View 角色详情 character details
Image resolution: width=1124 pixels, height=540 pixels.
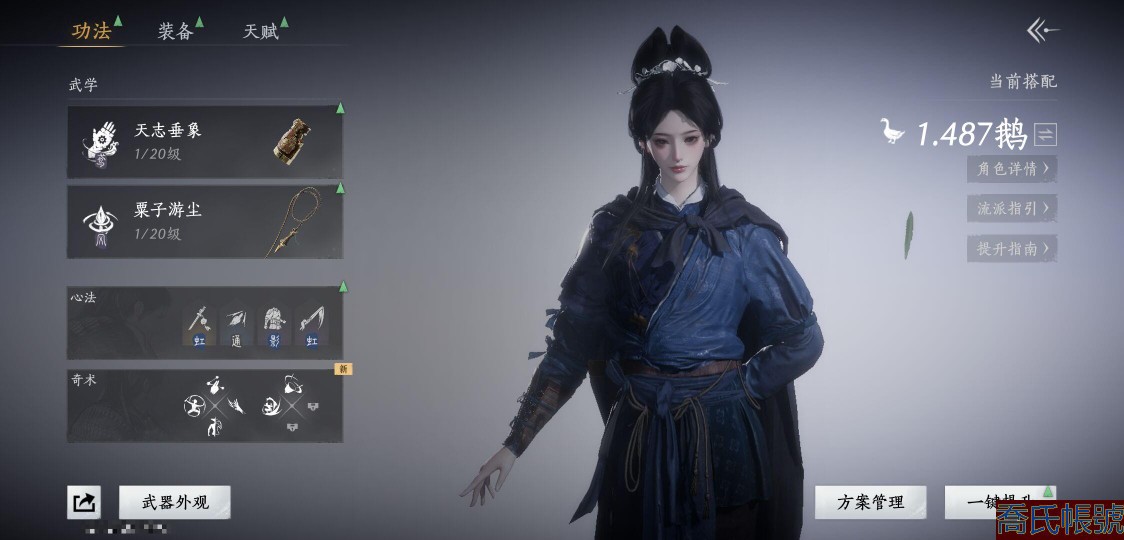[x=1012, y=168]
